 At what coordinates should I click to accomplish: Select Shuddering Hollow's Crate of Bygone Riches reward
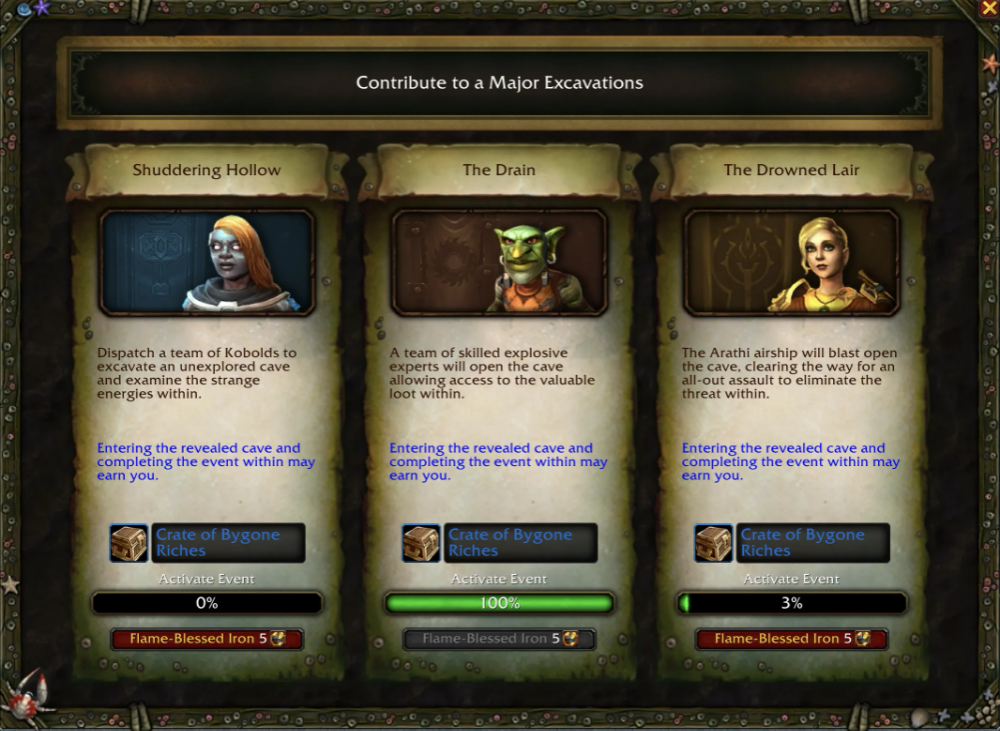pos(207,543)
